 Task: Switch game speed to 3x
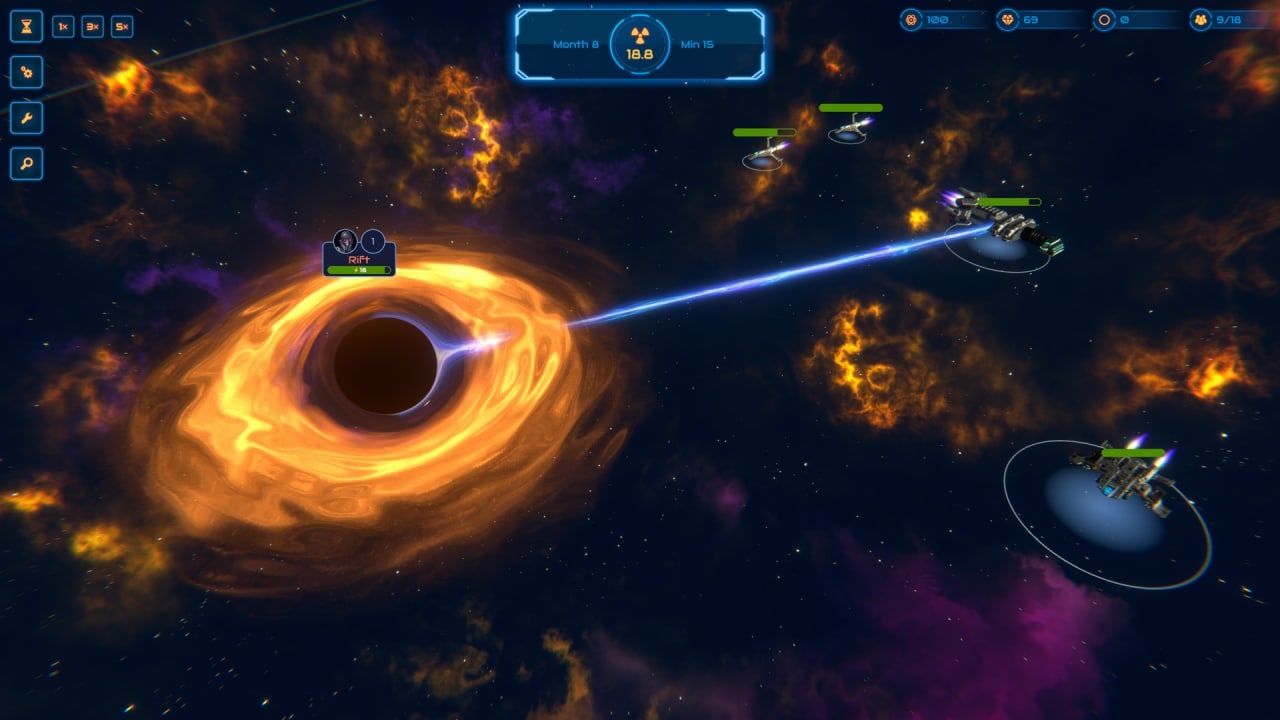pyautogui.click(x=92, y=27)
